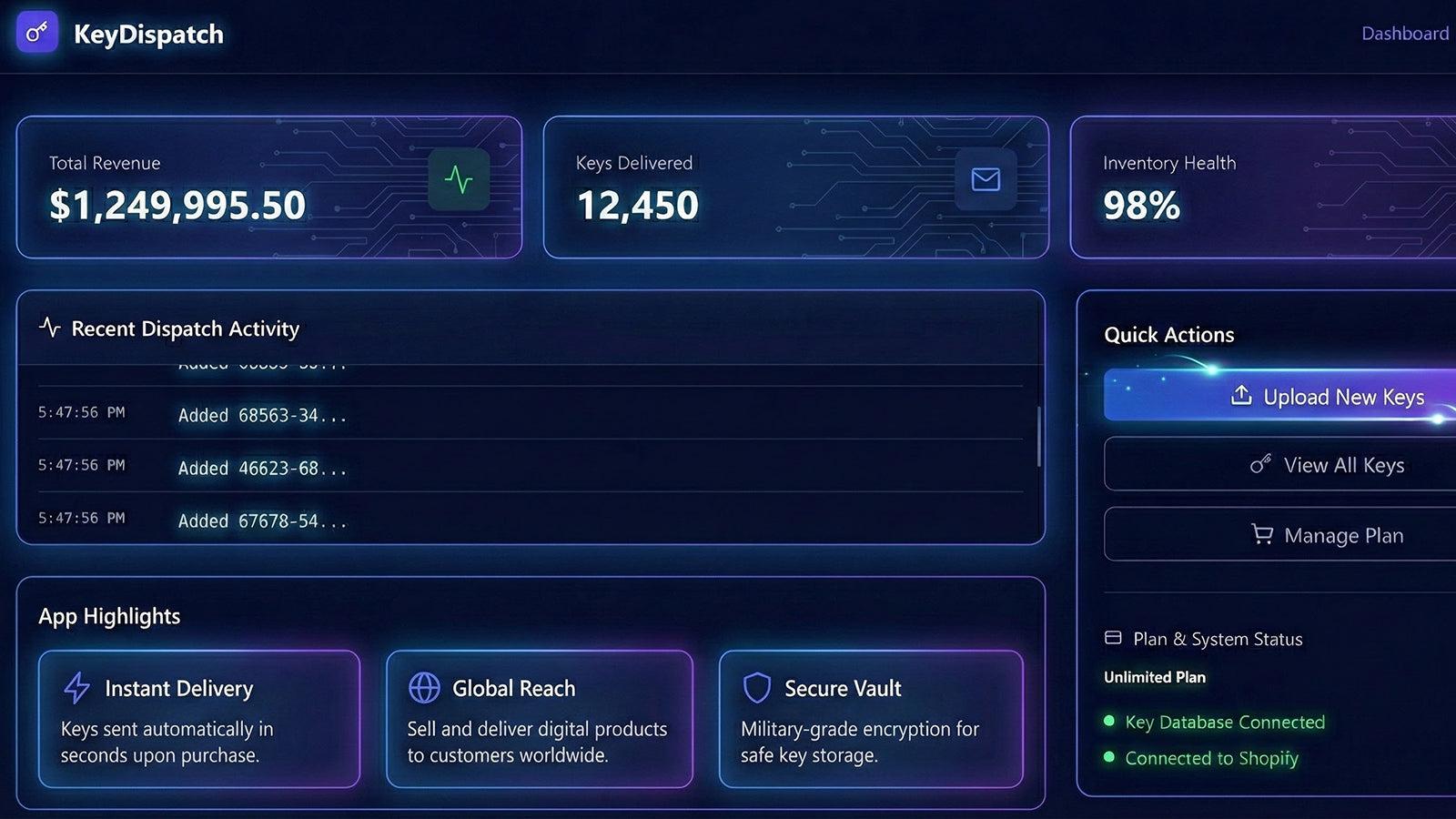Click the green pulse icon on Total Revenue card
This screenshot has width=1456, height=819.
pyautogui.click(x=460, y=179)
